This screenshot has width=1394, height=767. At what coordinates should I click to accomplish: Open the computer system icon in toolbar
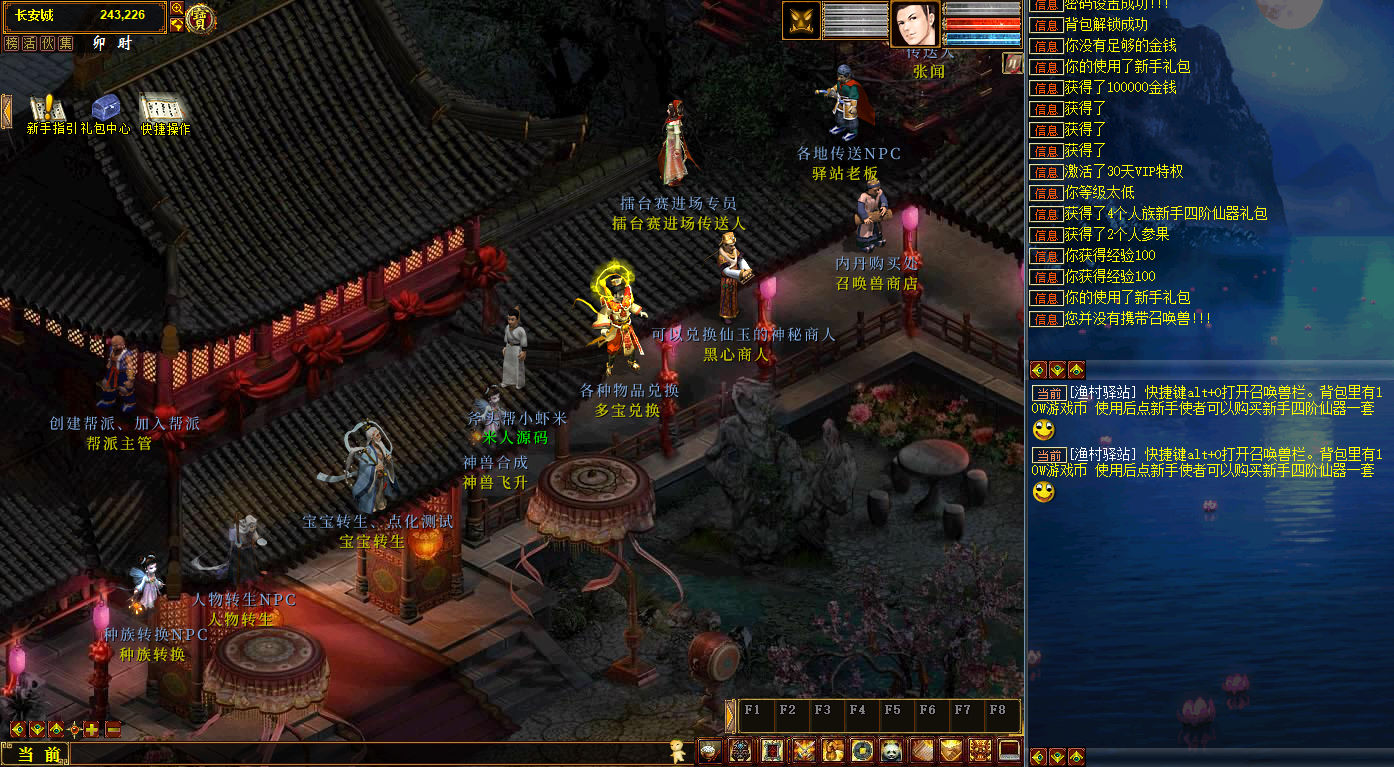(1009, 750)
